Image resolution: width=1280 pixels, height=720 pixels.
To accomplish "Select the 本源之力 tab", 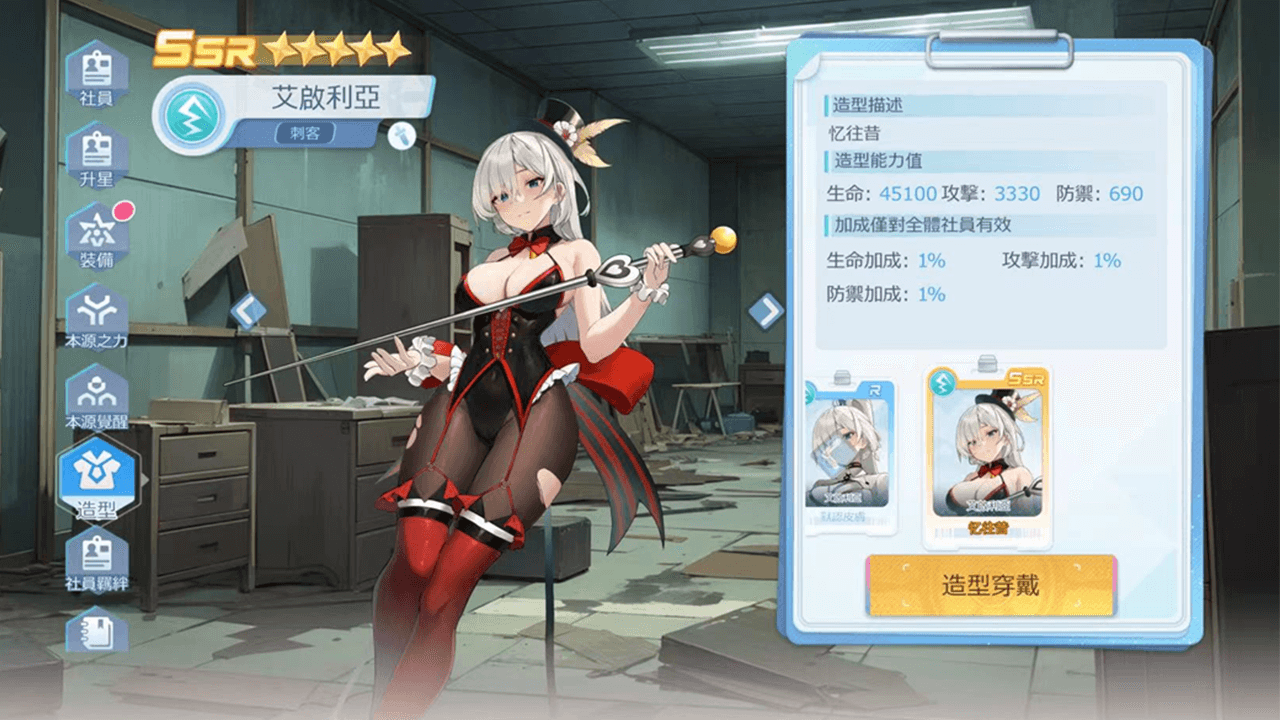I will [97, 315].
